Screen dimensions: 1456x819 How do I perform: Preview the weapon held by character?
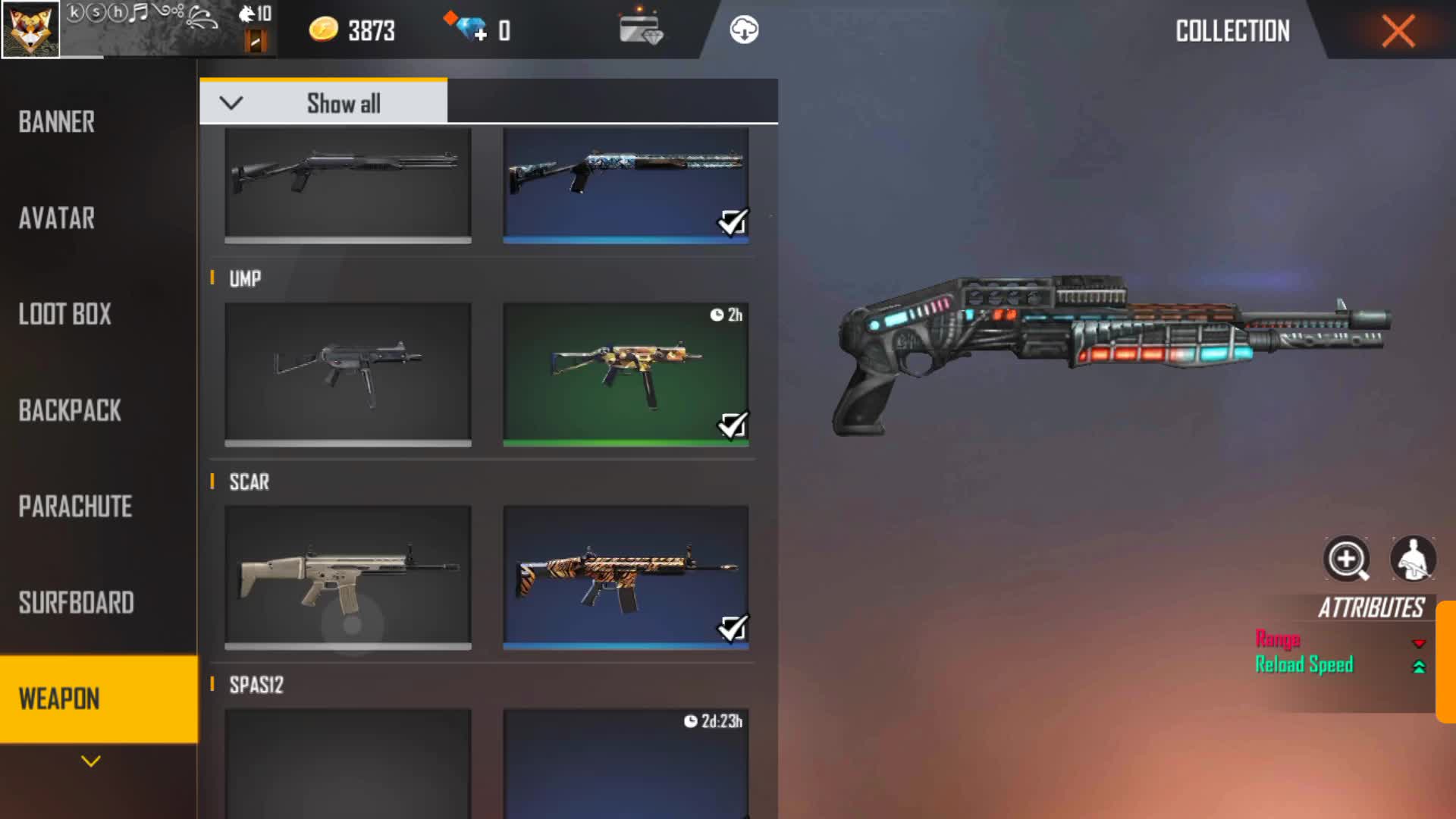(1413, 560)
